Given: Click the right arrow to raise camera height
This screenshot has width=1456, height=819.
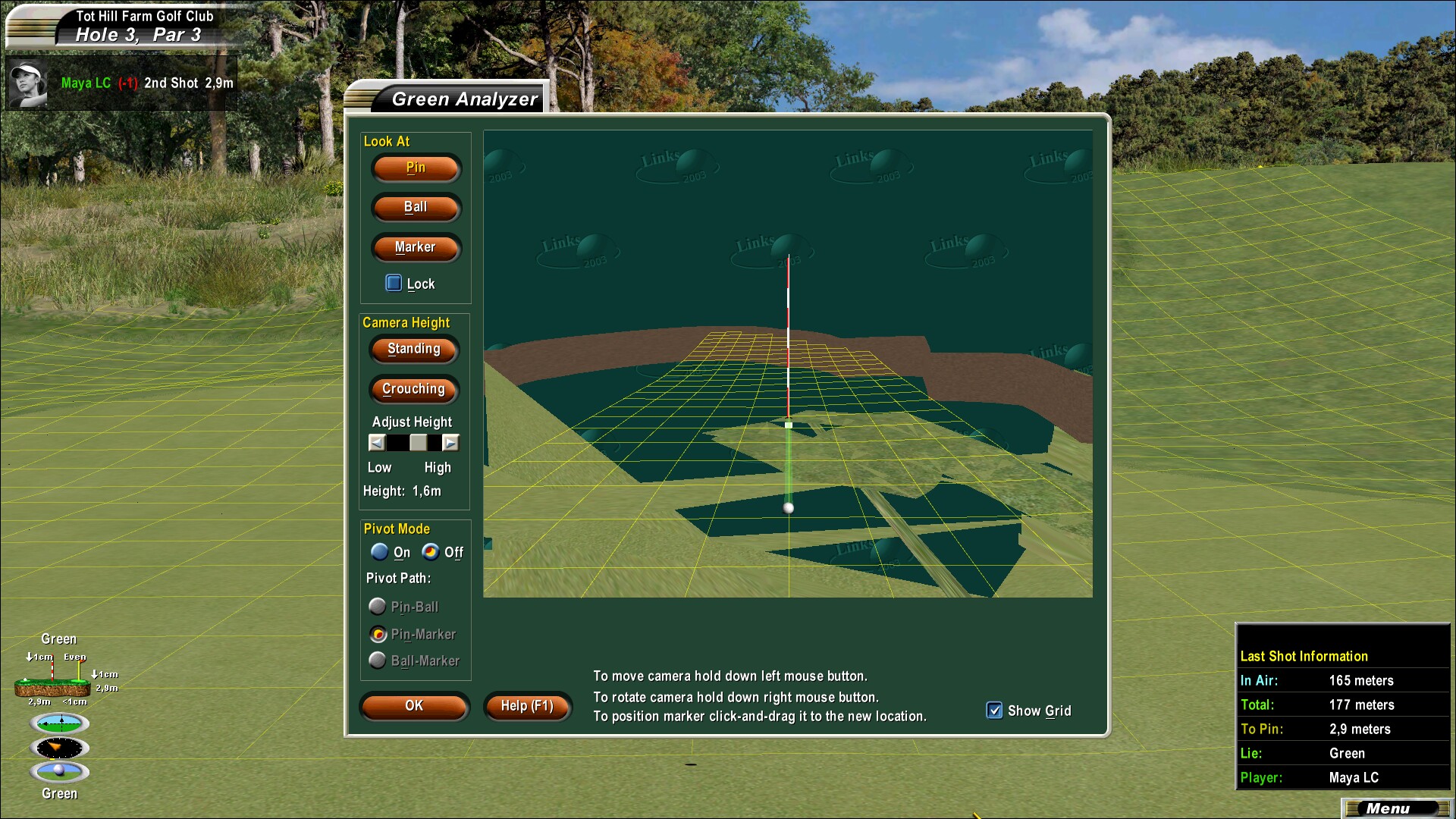Looking at the screenshot, I should [450, 442].
